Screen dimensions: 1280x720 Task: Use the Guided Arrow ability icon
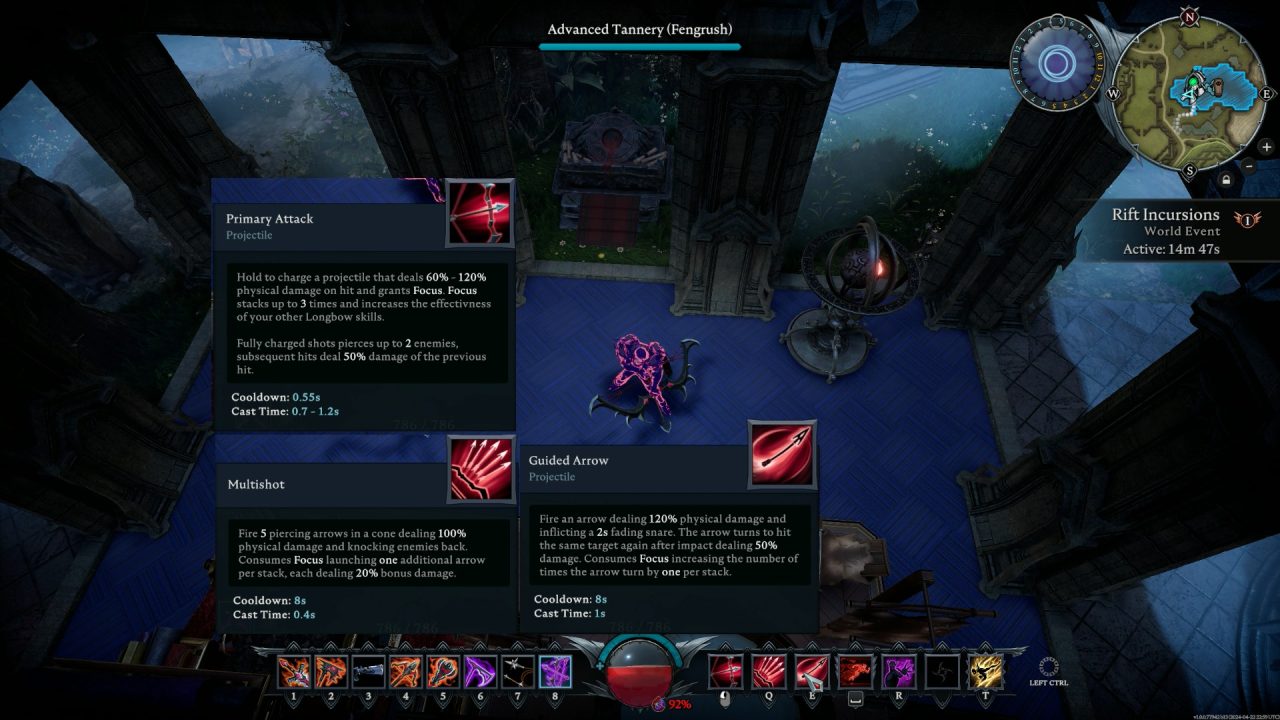[812, 671]
